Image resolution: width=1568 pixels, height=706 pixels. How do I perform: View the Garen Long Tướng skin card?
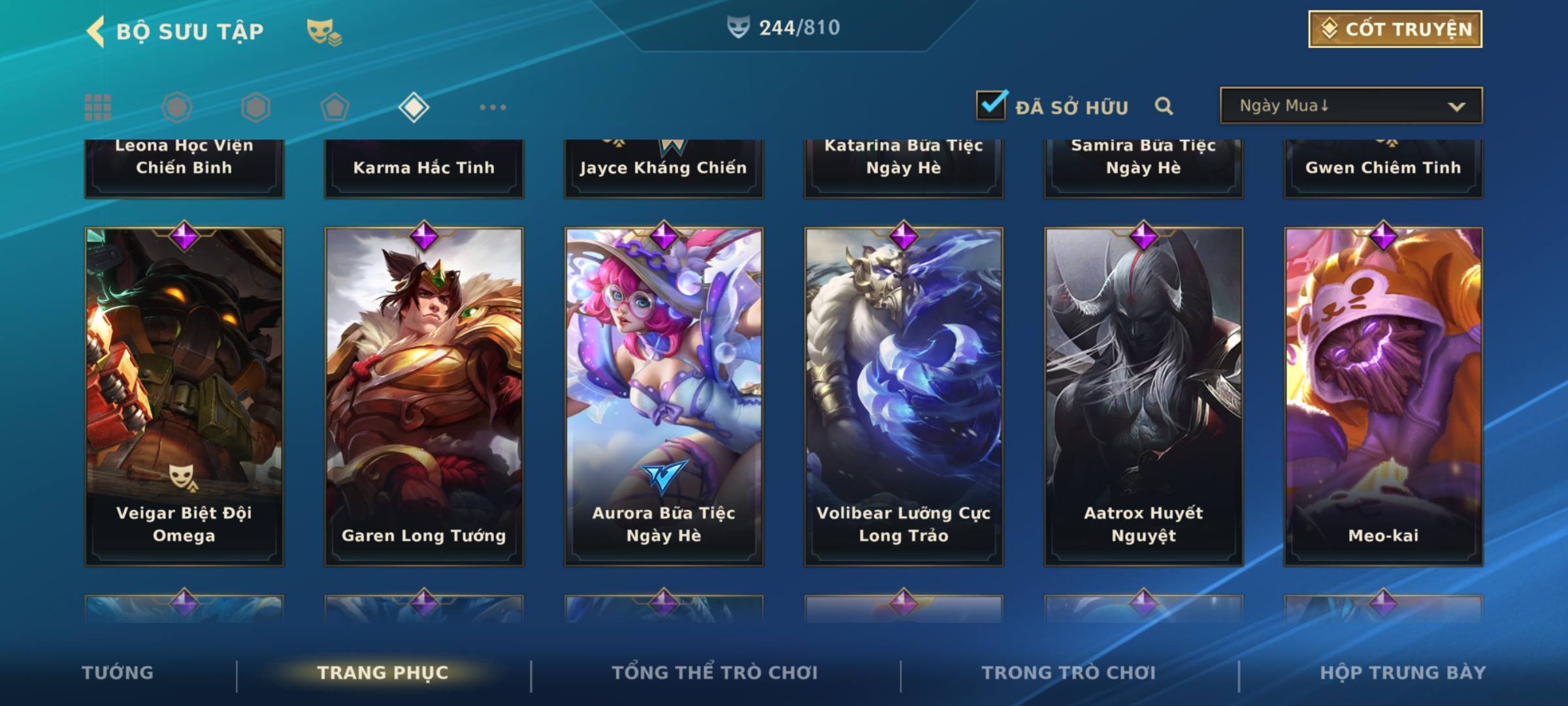[x=424, y=396]
